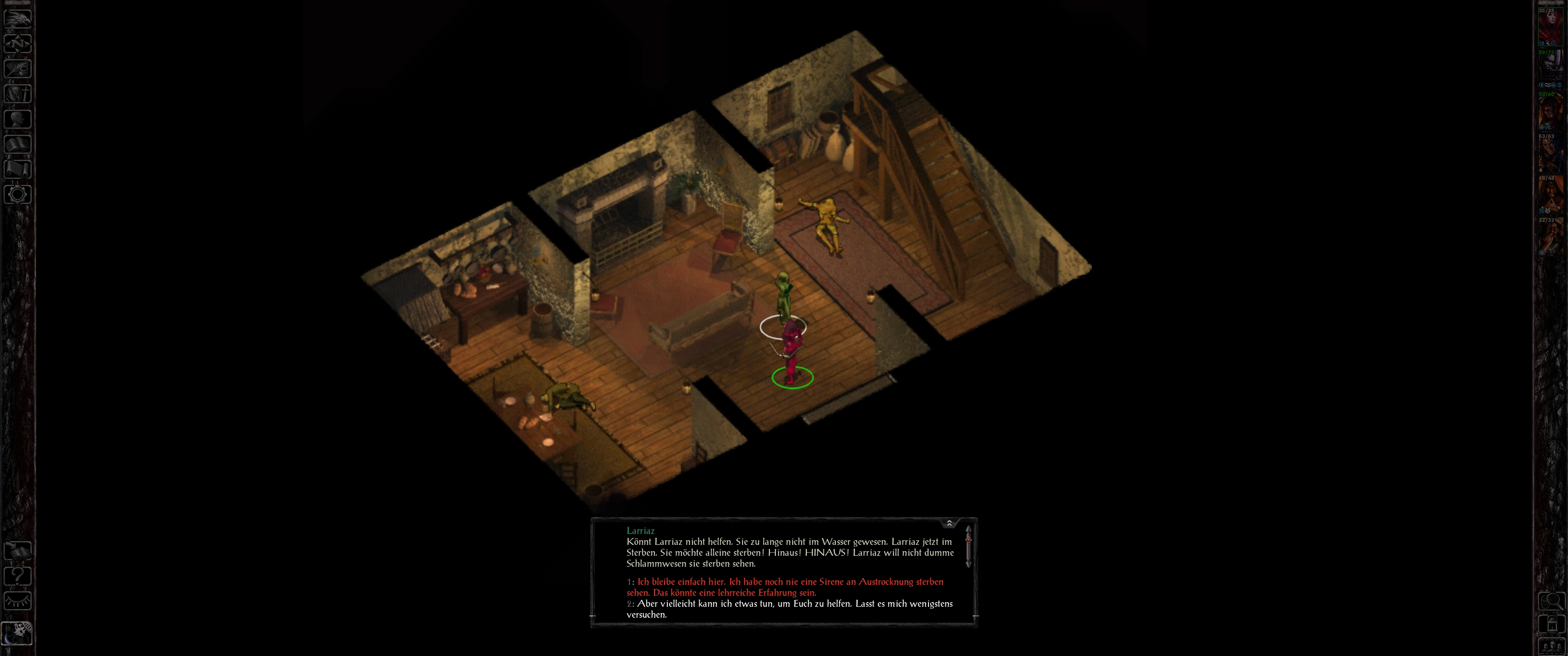Open the journal quill and inkwell button
This screenshot has height=656, width=1568.
point(18,68)
